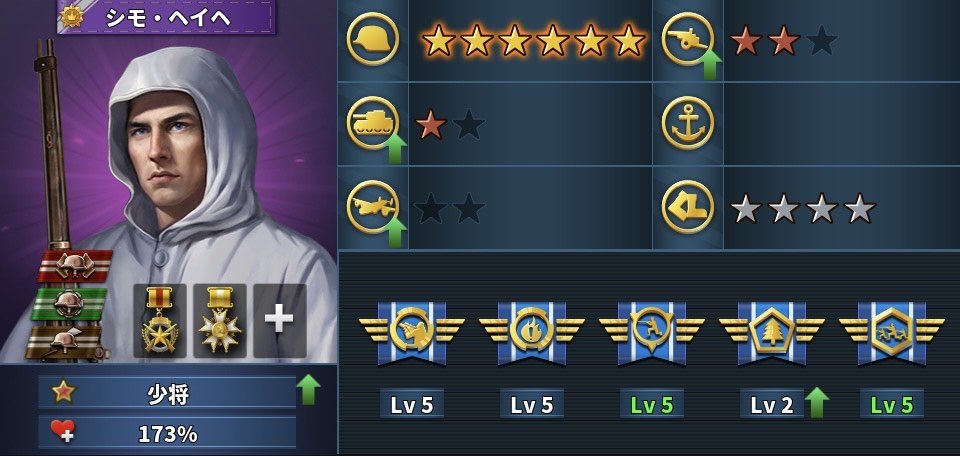Upgrade the Lv 2 skill with green arrow
Screen dimensions: 960x456
point(817,402)
